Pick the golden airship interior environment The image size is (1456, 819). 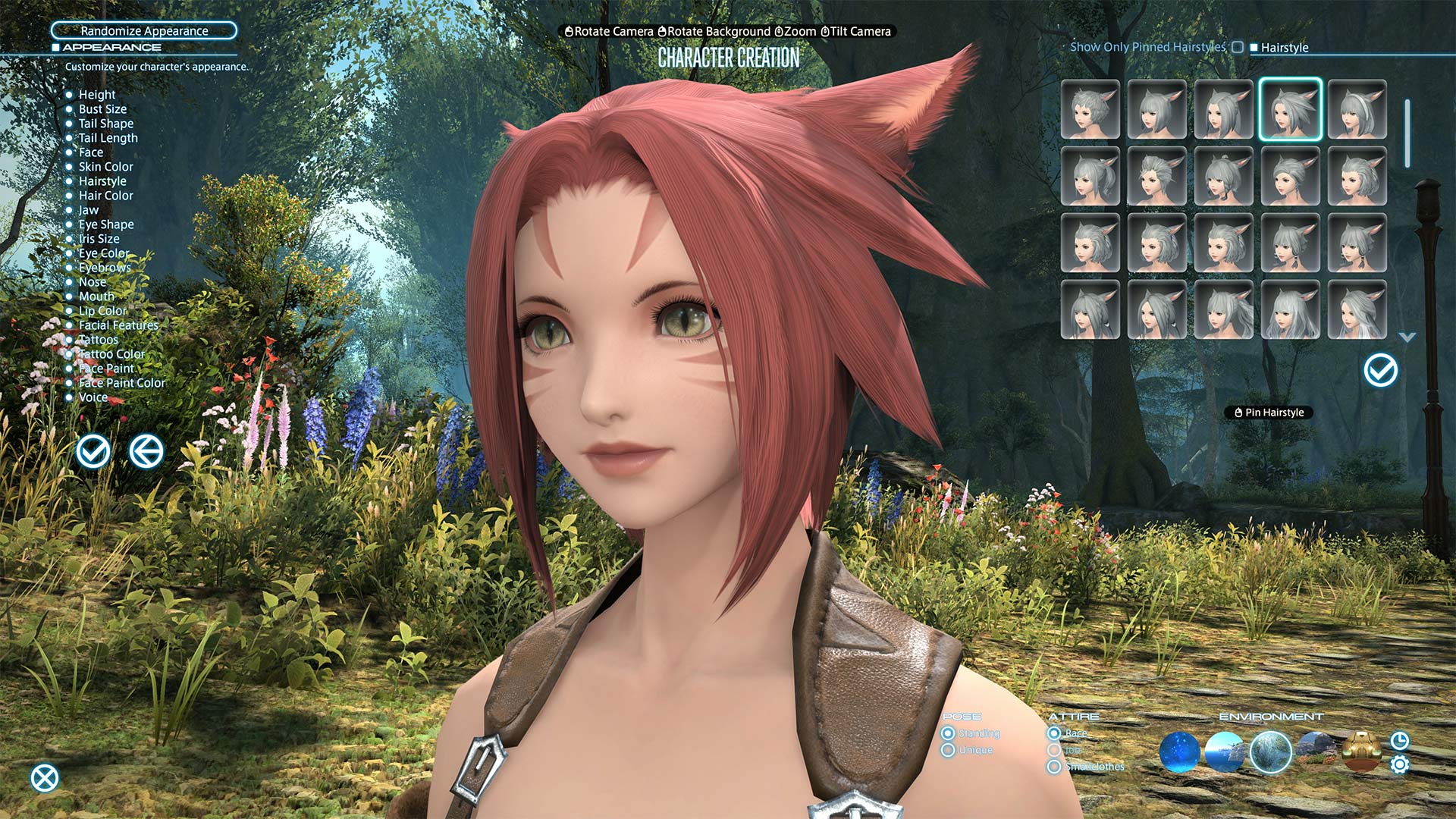[x=1361, y=751]
